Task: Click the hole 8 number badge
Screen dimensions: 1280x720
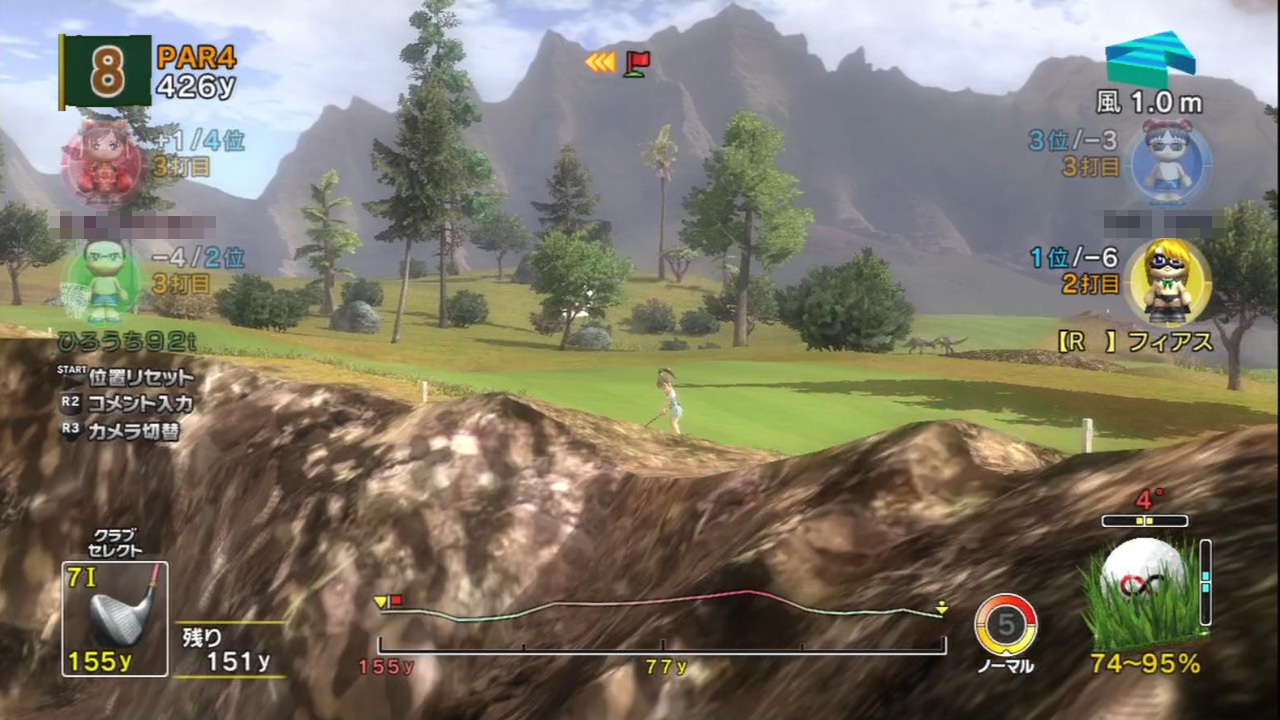Action: coord(106,71)
